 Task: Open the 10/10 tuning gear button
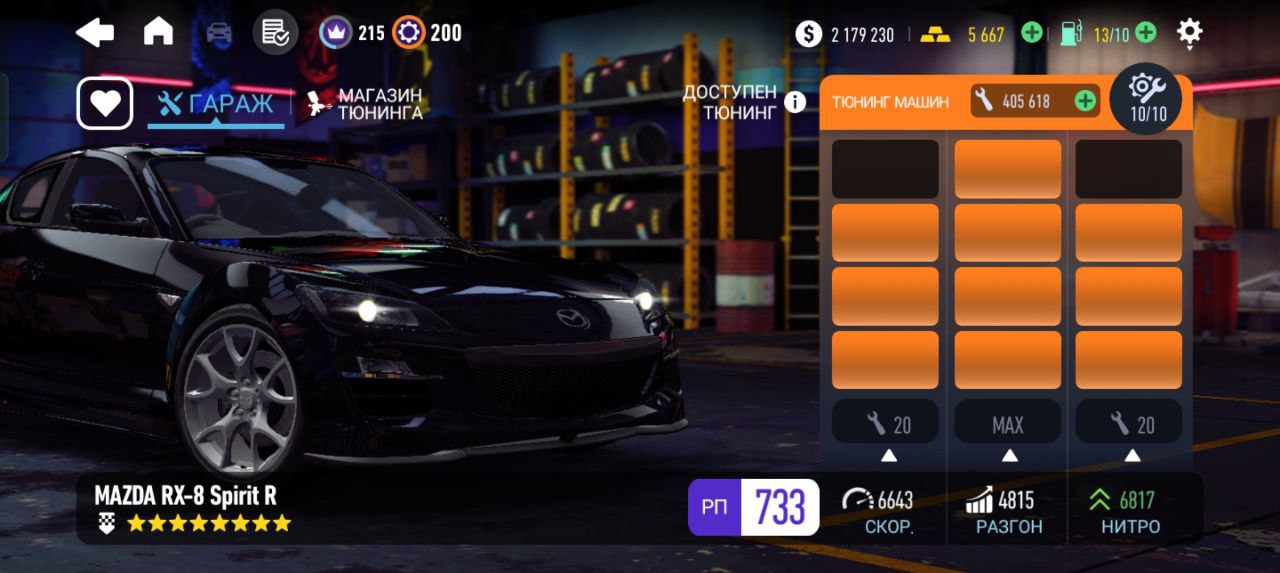(x=1147, y=98)
